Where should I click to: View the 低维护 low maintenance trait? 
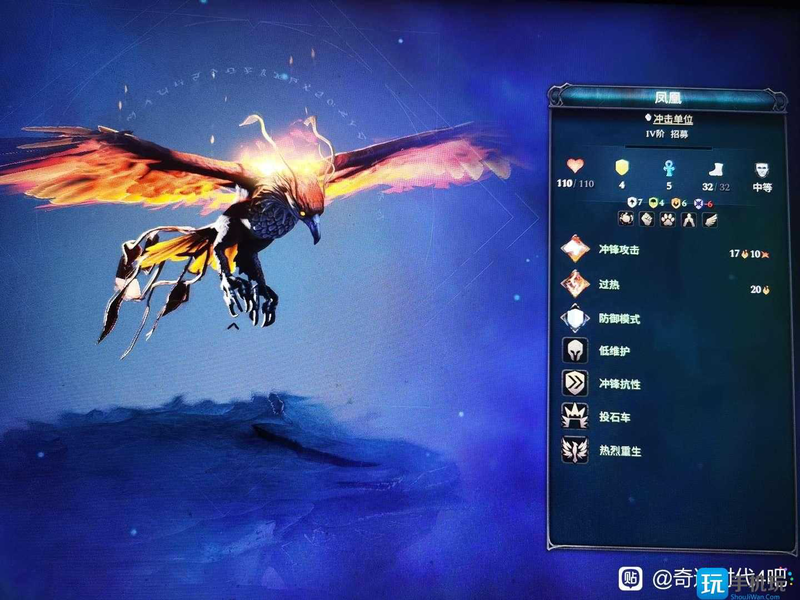[x=576, y=351]
